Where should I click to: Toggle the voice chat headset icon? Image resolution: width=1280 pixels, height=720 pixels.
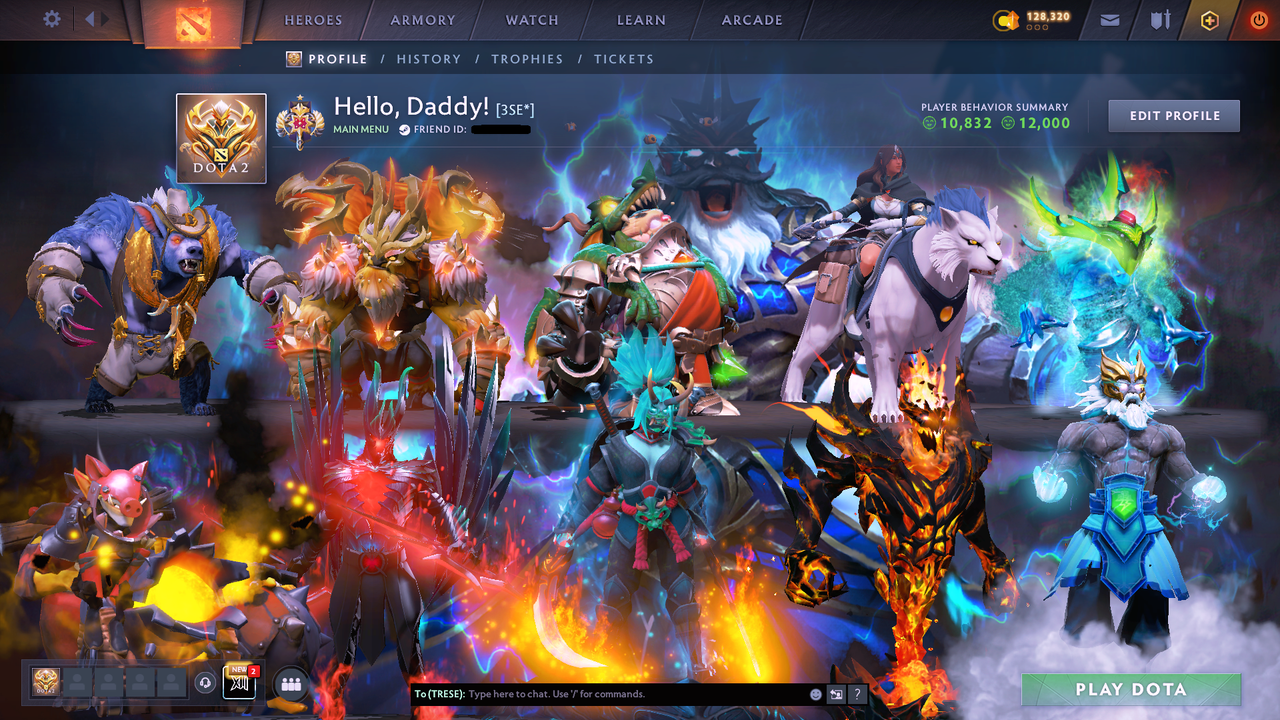pyautogui.click(x=204, y=681)
